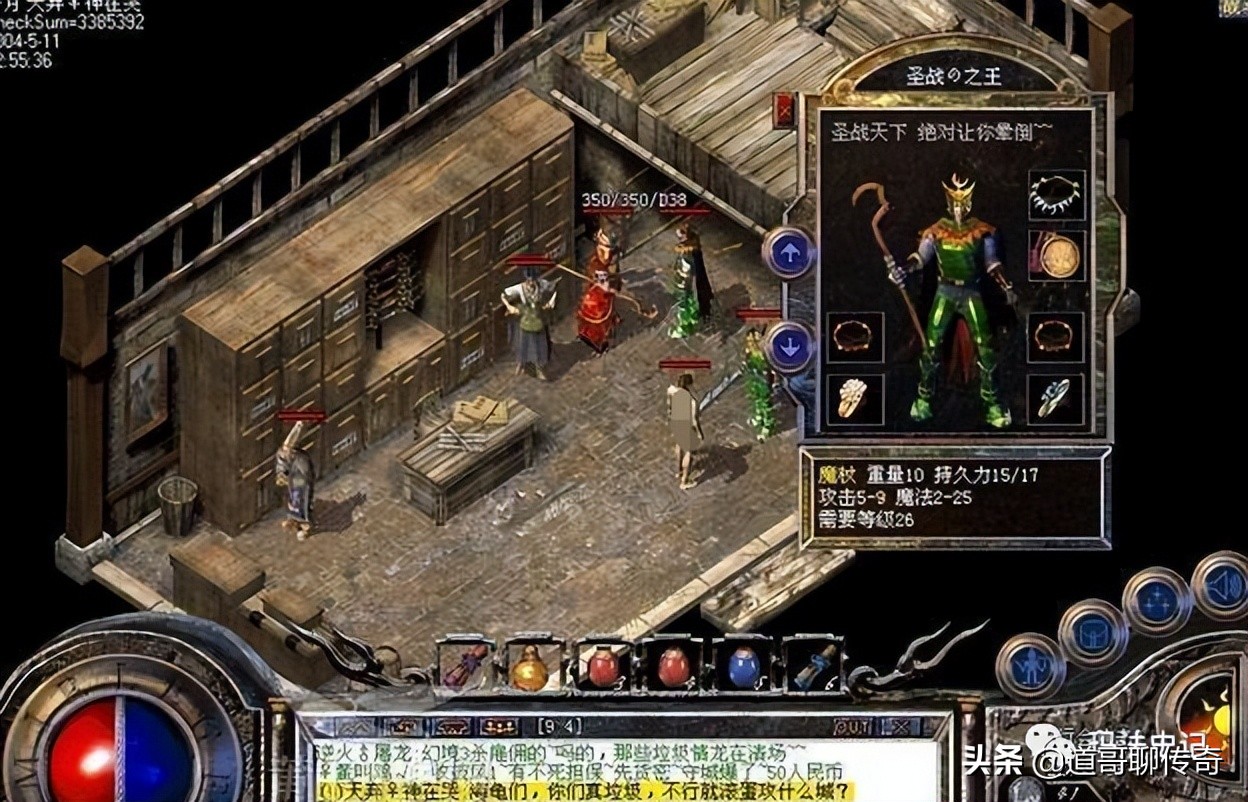1248x802 pixels.
Task: Click the down arrow beside the equipment panel
Action: point(788,348)
